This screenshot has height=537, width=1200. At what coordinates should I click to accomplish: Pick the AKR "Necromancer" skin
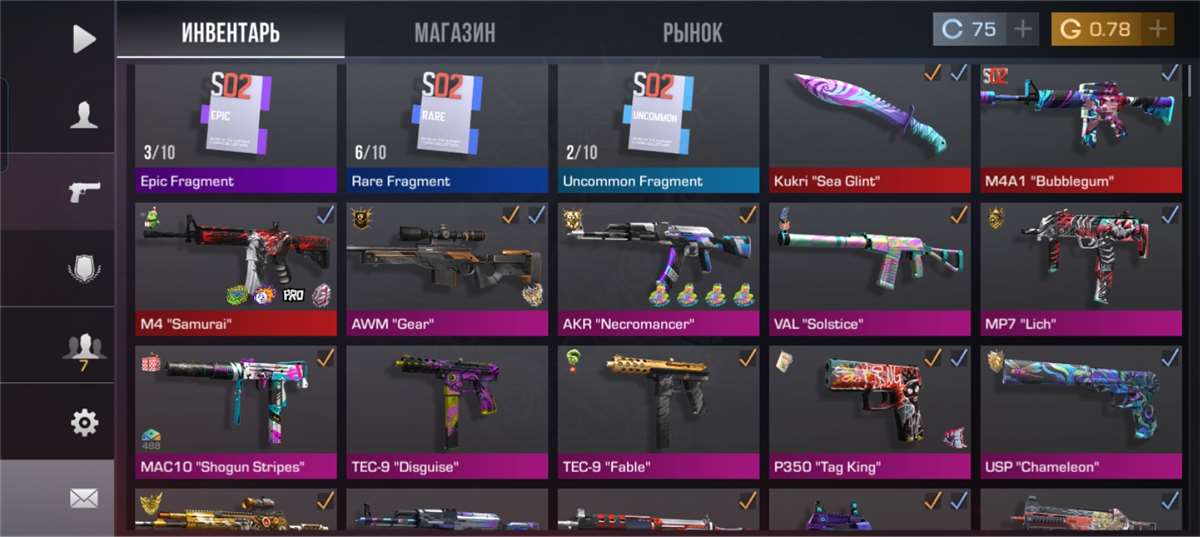point(659,269)
